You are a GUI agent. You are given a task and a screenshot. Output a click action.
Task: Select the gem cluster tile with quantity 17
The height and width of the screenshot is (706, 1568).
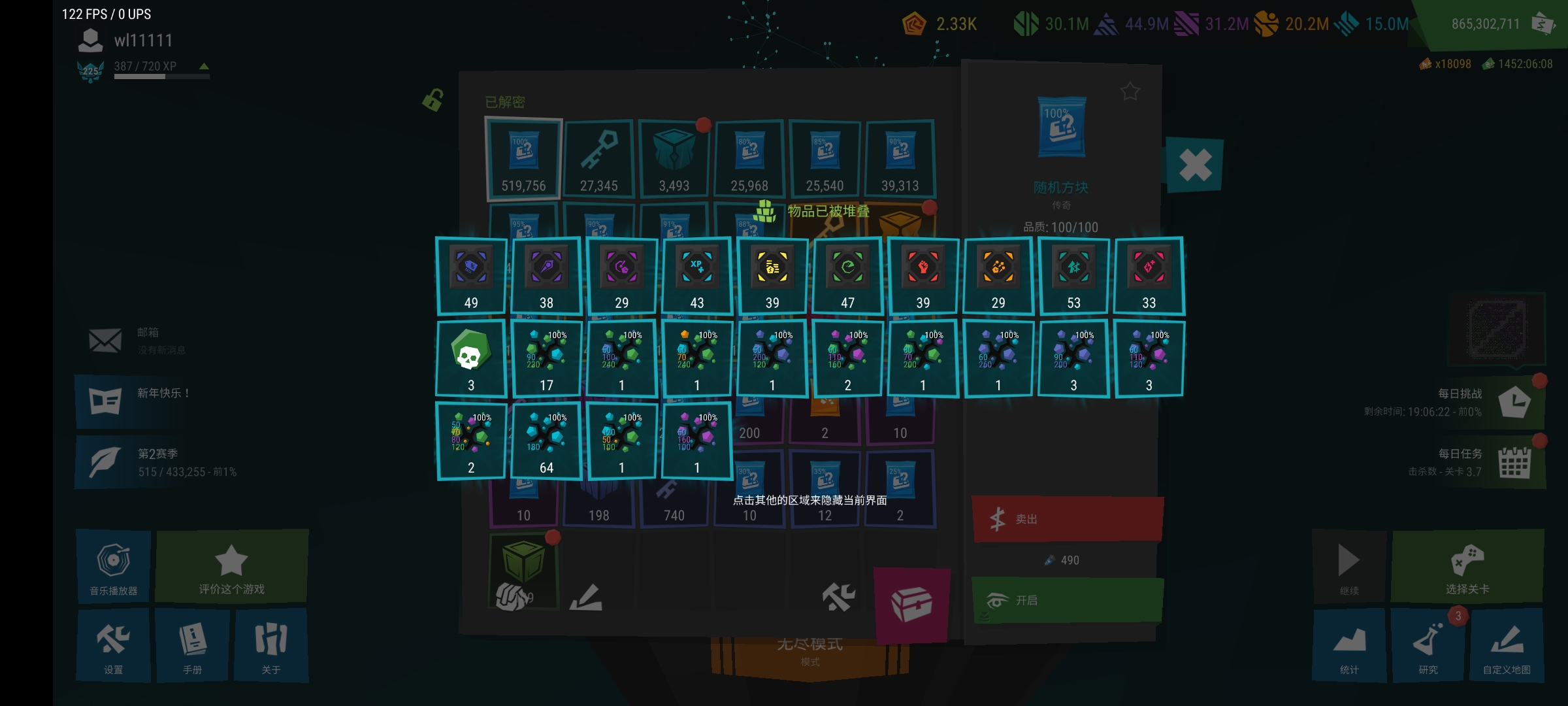click(546, 358)
